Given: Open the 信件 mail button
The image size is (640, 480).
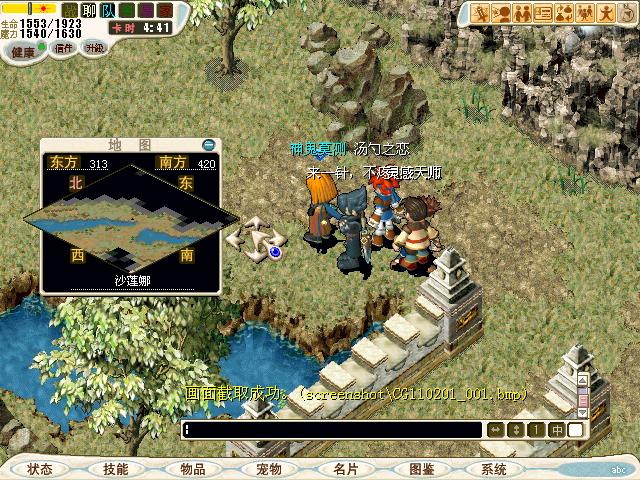Looking at the screenshot, I should coord(64,48).
